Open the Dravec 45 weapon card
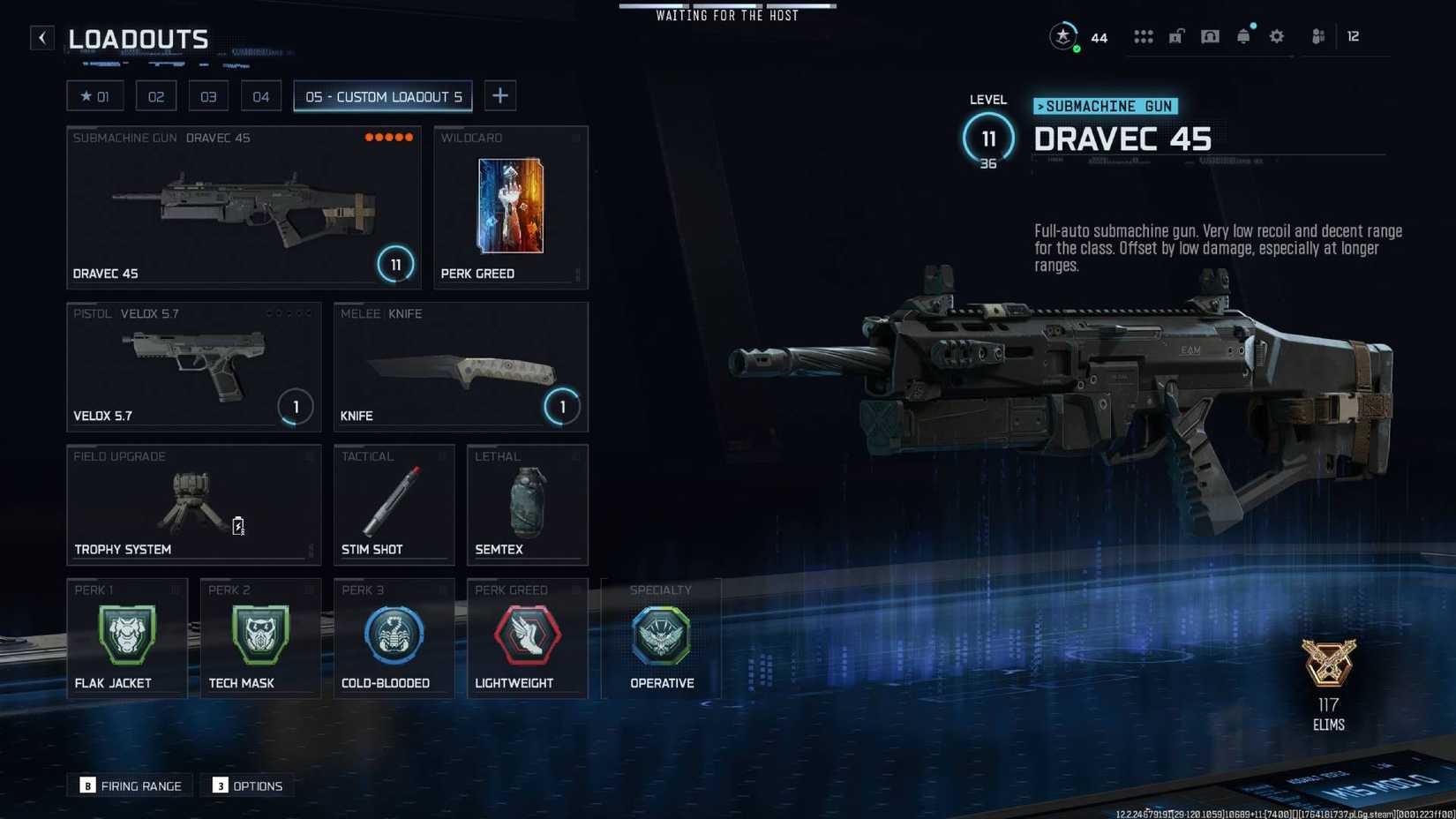This screenshot has width=1456, height=819. pos(244,207)
